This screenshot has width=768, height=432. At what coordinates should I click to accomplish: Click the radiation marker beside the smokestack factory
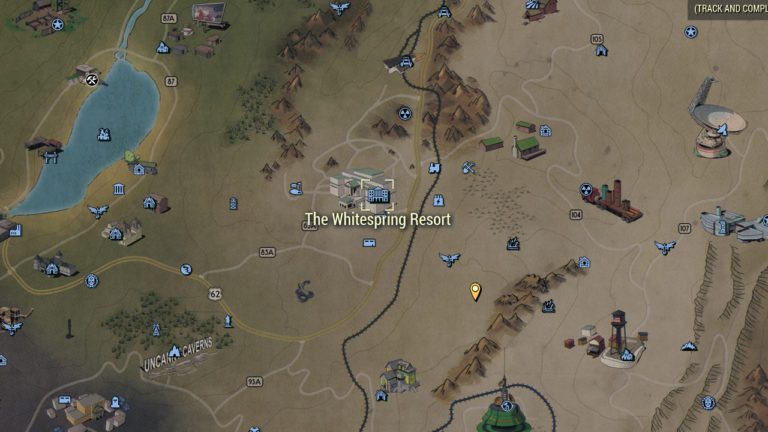pyautogui.click(x=586, y=189)
